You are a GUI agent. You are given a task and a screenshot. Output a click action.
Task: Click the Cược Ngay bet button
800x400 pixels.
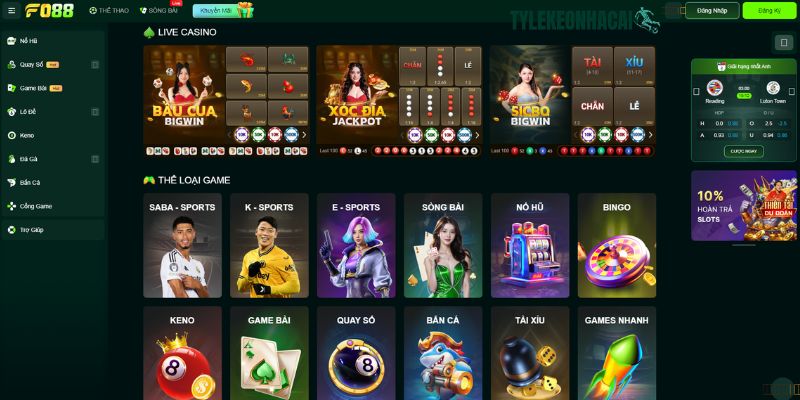click(x=741, y=150)
